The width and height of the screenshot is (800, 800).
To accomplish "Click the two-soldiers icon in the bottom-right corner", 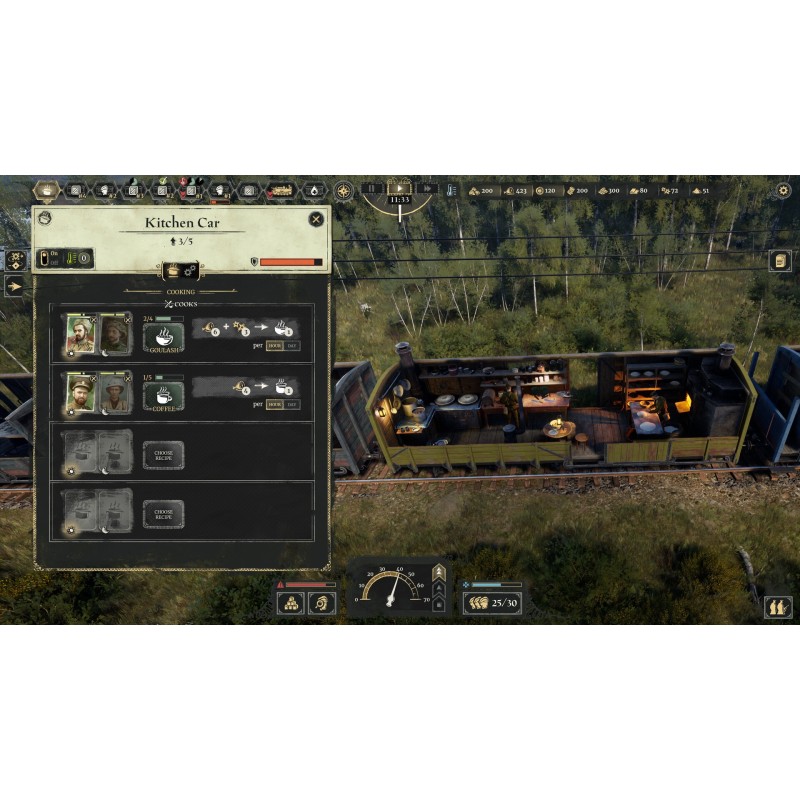I will pyautogui.click(x=778, y=606).
